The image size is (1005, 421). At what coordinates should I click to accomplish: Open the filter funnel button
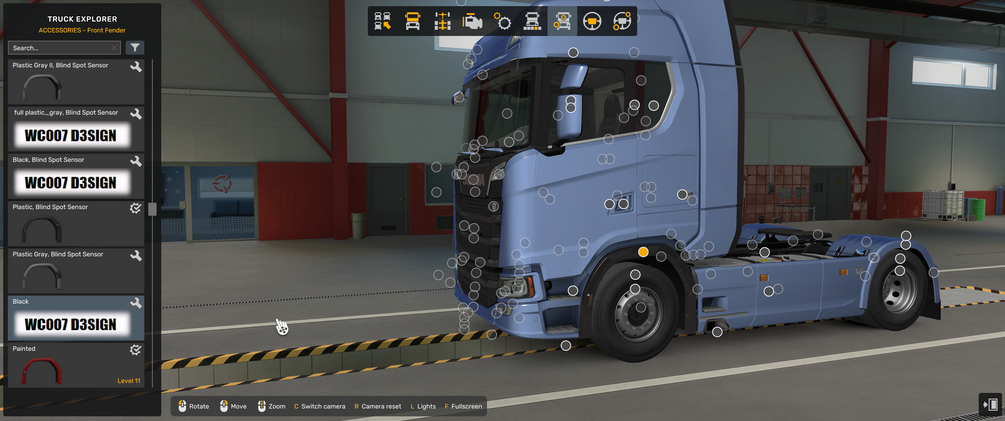point(136,47)
